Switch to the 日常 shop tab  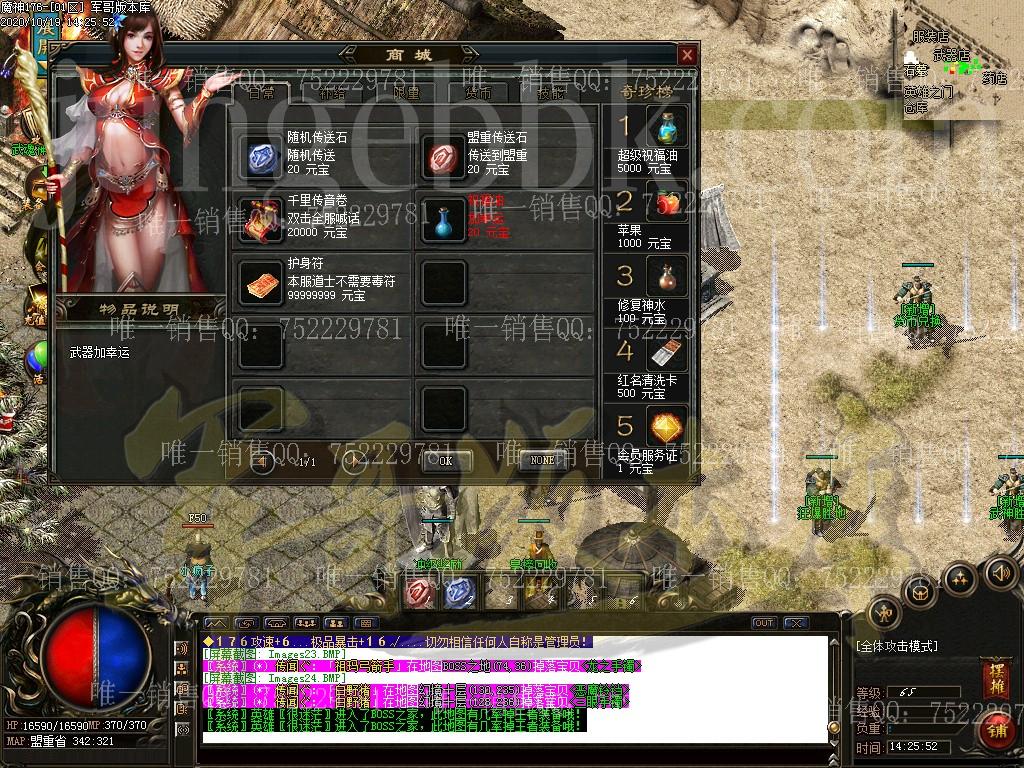pos(262,92)
